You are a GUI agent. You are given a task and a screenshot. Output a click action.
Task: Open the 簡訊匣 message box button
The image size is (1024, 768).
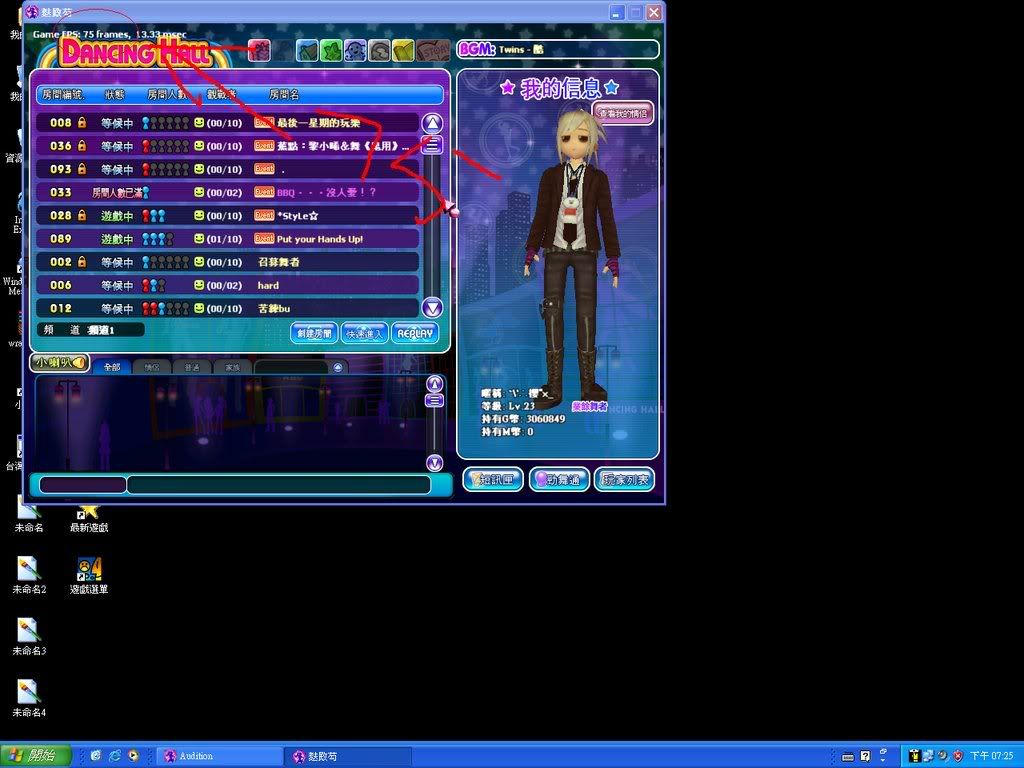click(x=493, y=480)
